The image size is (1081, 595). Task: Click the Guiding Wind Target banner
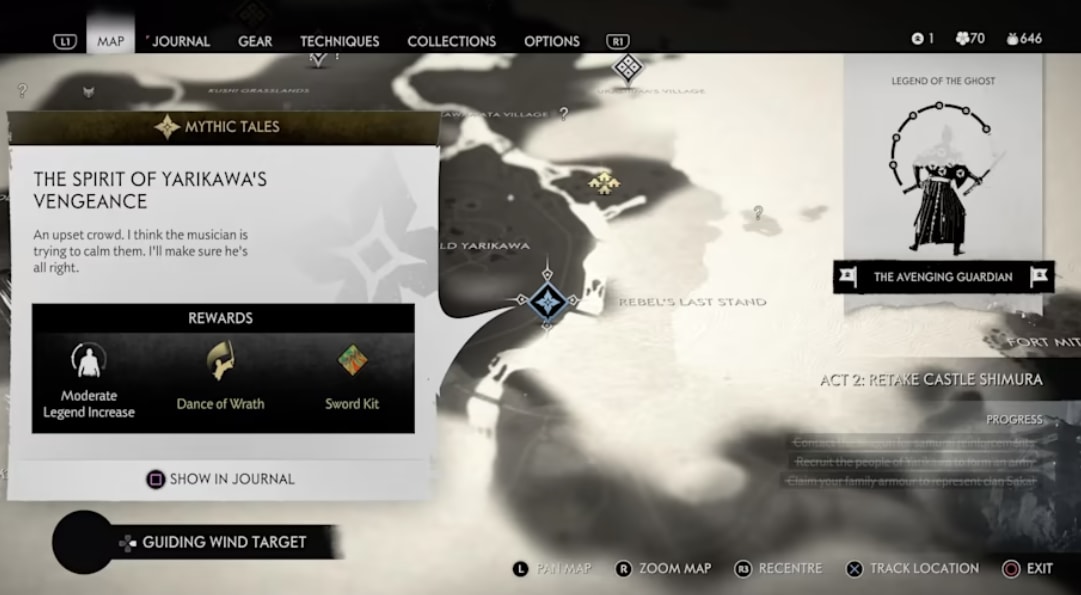[224, 542]
